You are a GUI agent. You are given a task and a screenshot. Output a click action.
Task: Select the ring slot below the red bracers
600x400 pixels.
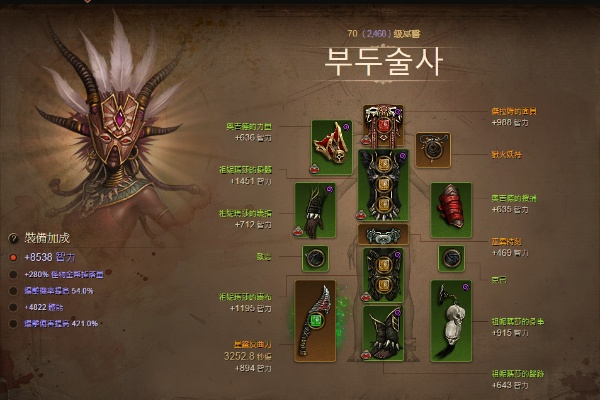451,257
